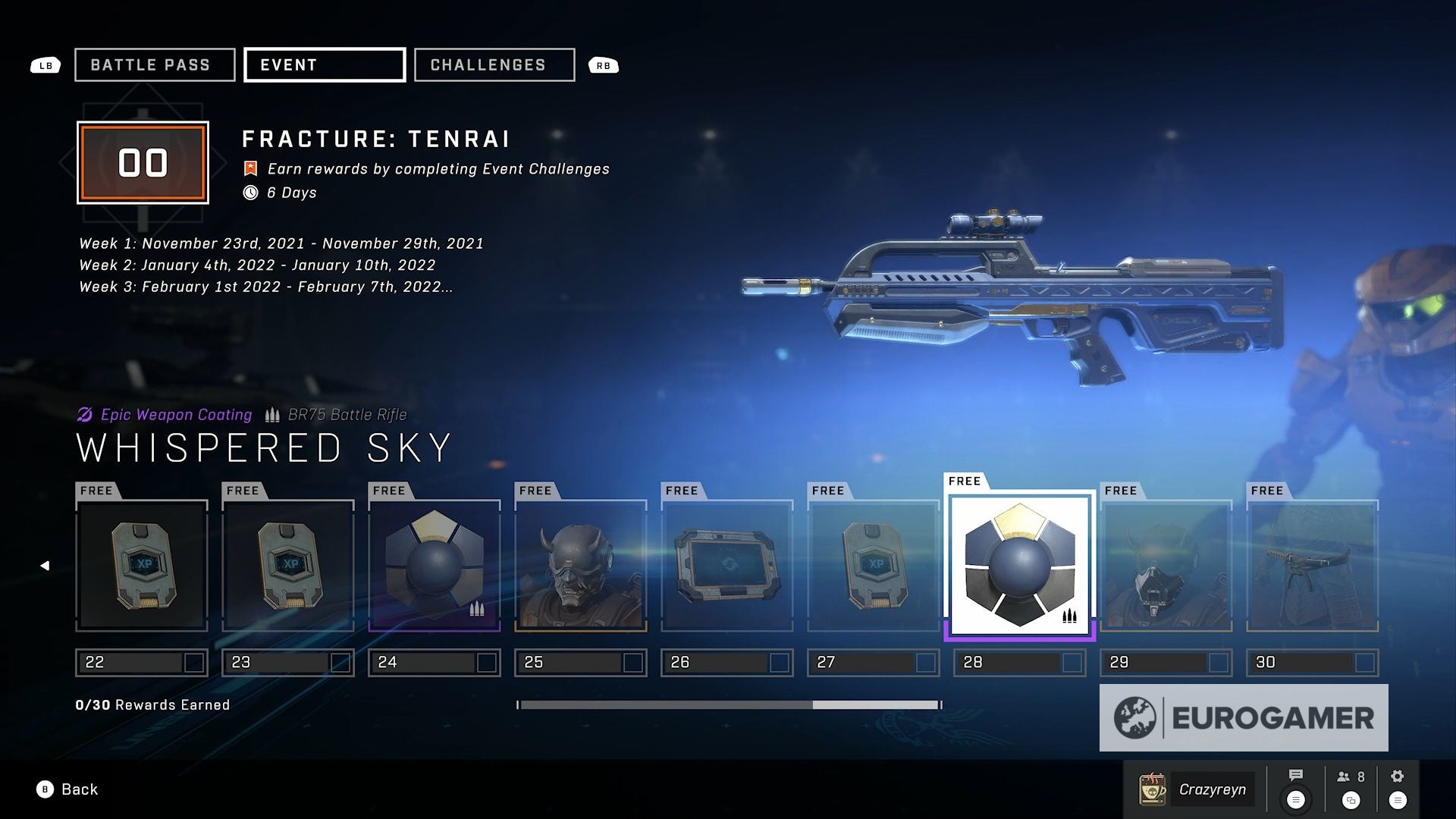1456x819 pixels.
Task: Go back using the Back button
Action: click(68, 789)
